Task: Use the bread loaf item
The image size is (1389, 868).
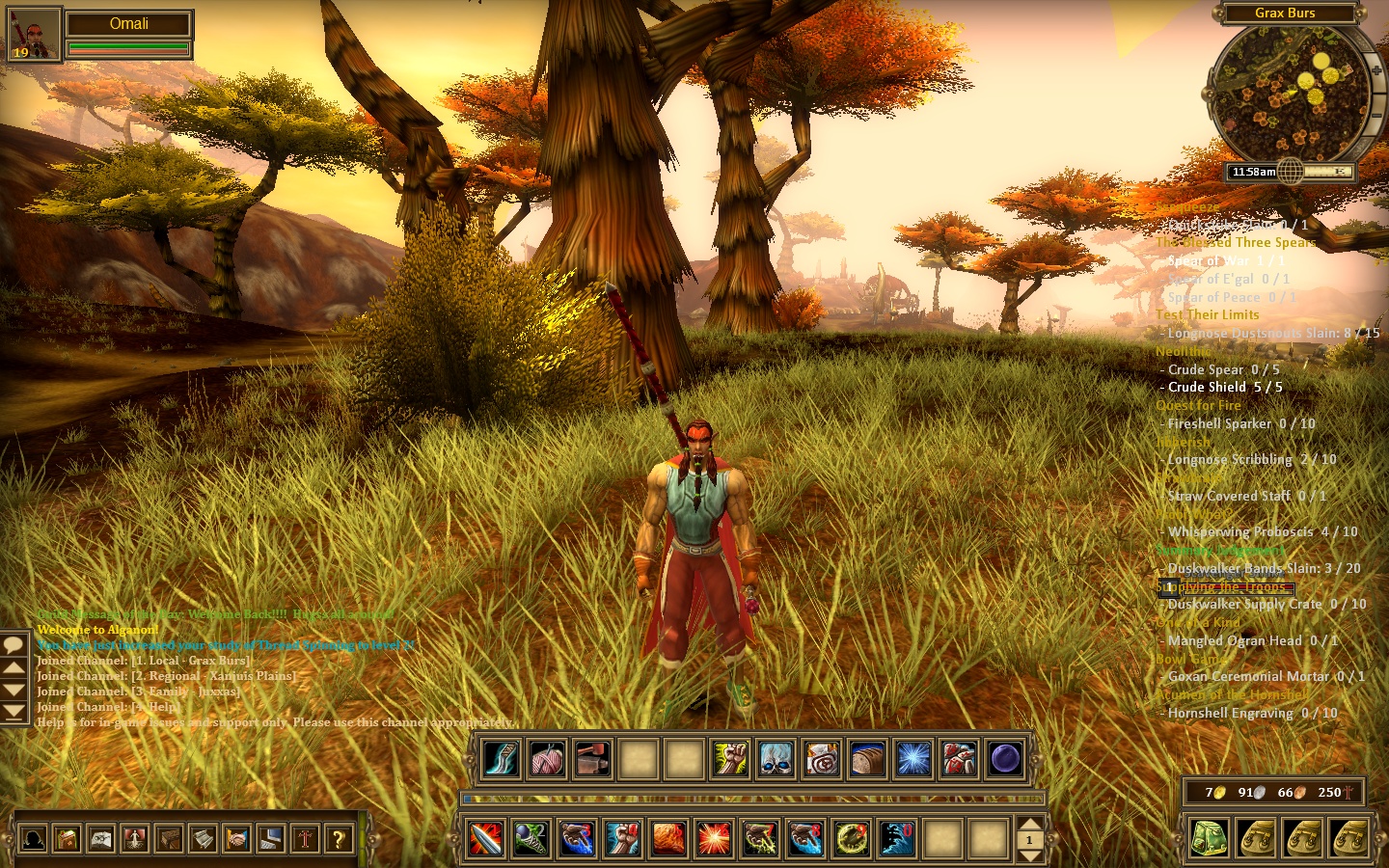Action: [867, 760]
